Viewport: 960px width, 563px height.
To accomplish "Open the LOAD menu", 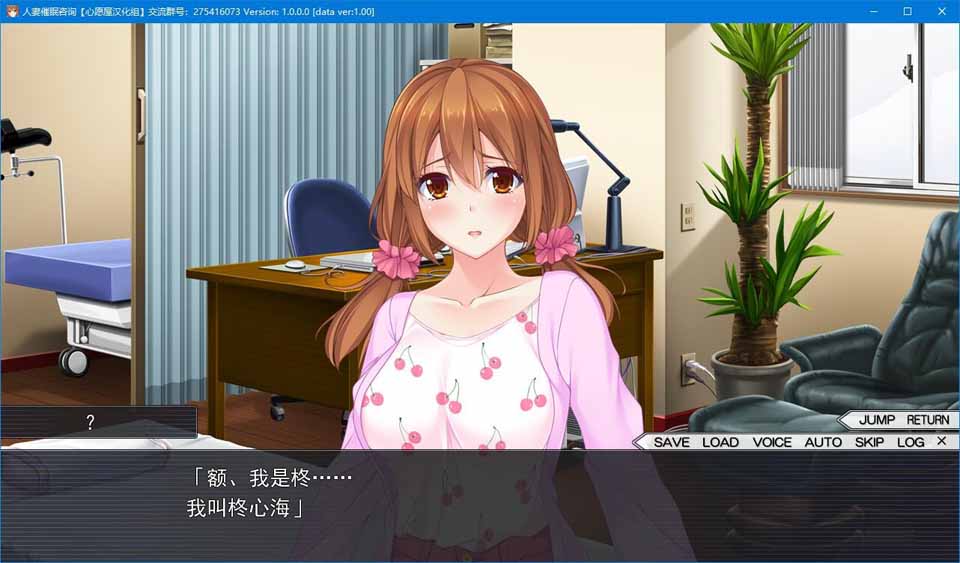I will pyautogui.click(x=720, y=442).
